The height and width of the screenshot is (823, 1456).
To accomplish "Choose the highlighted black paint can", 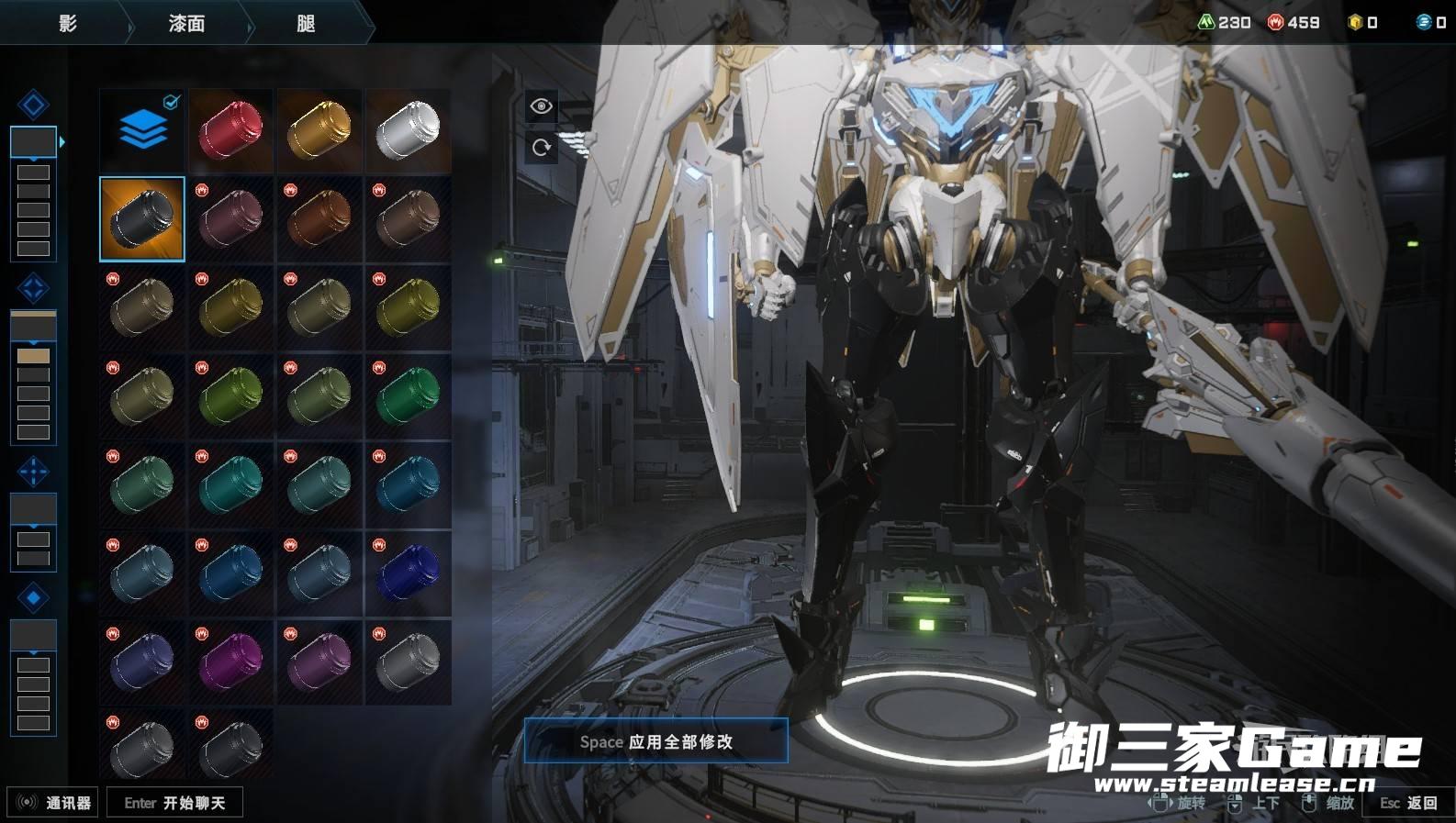I will coord(142,219).
